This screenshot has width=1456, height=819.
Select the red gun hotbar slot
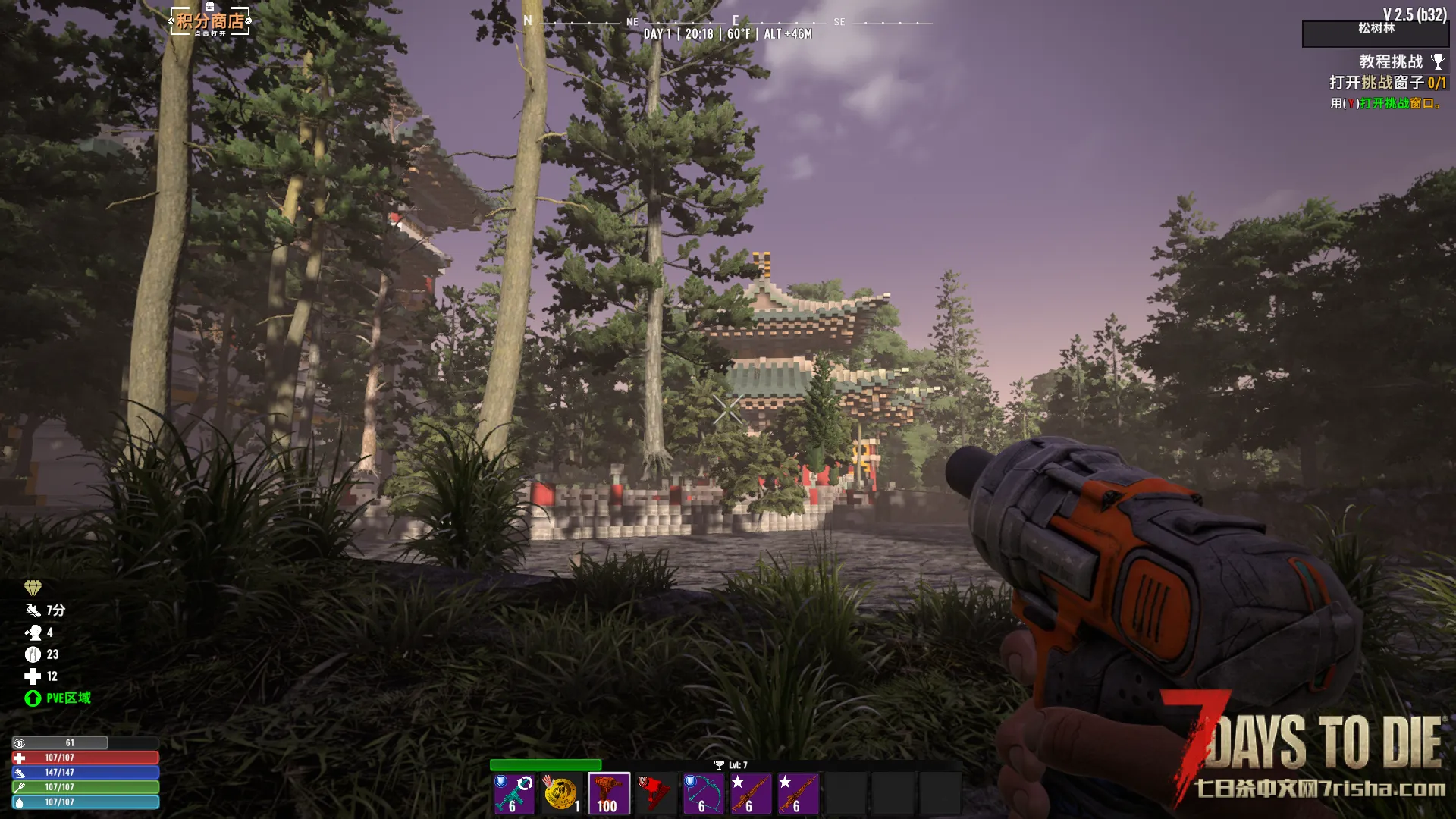[x=655, y=793]
